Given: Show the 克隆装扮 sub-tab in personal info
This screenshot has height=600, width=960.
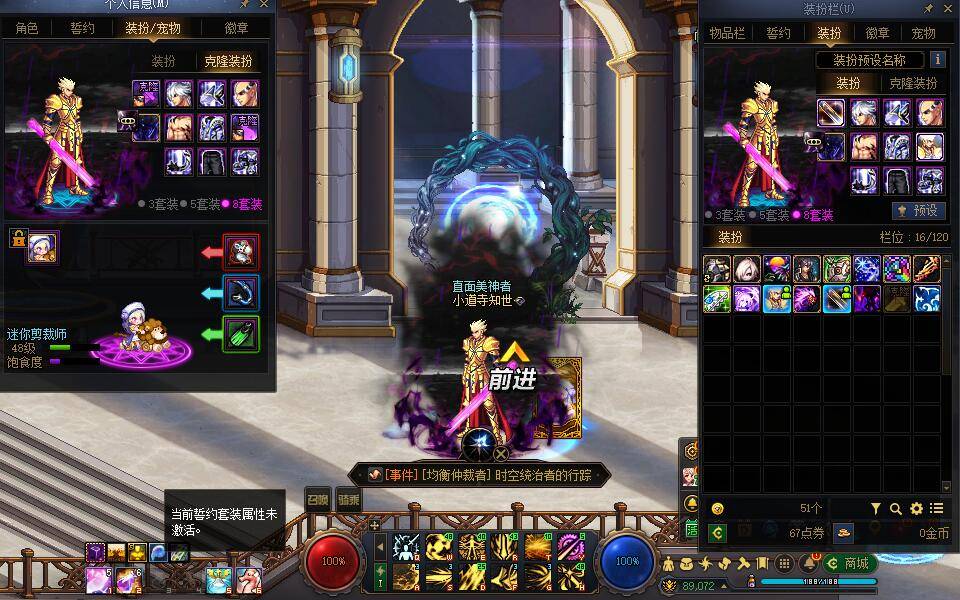Looking at the screenshot, I should click(228, 61).
